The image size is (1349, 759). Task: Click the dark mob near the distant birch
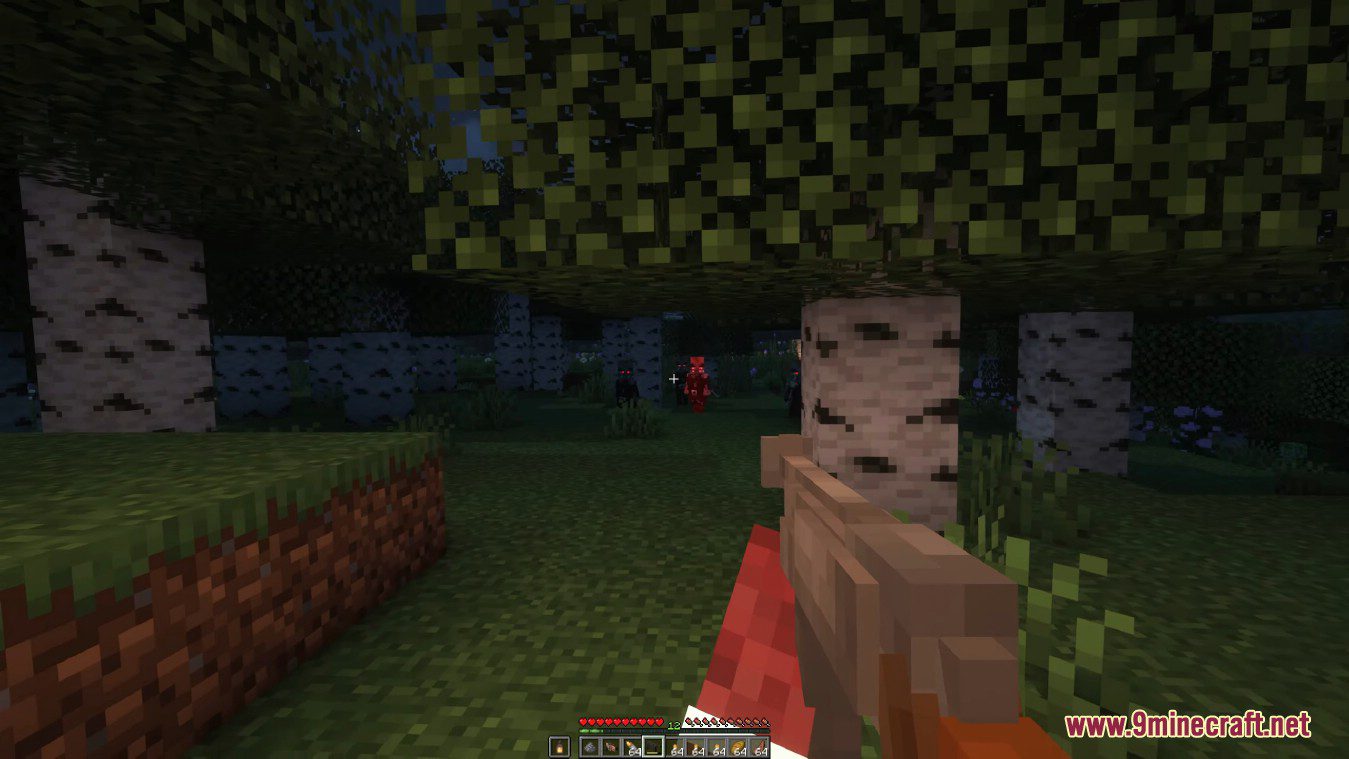pos(627,380)
